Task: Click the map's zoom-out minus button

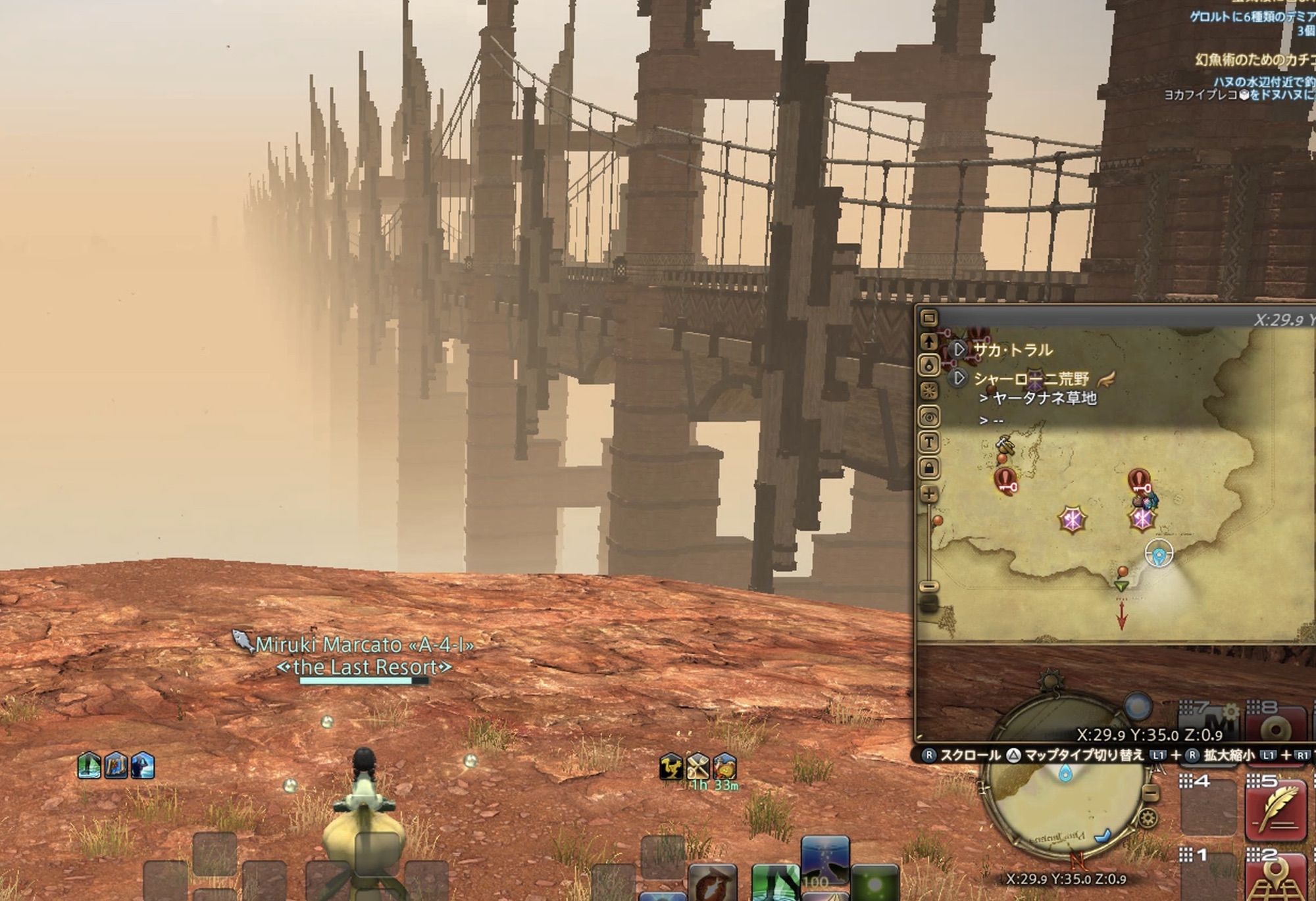Action: pyautogui.click(x=929, y=585)
